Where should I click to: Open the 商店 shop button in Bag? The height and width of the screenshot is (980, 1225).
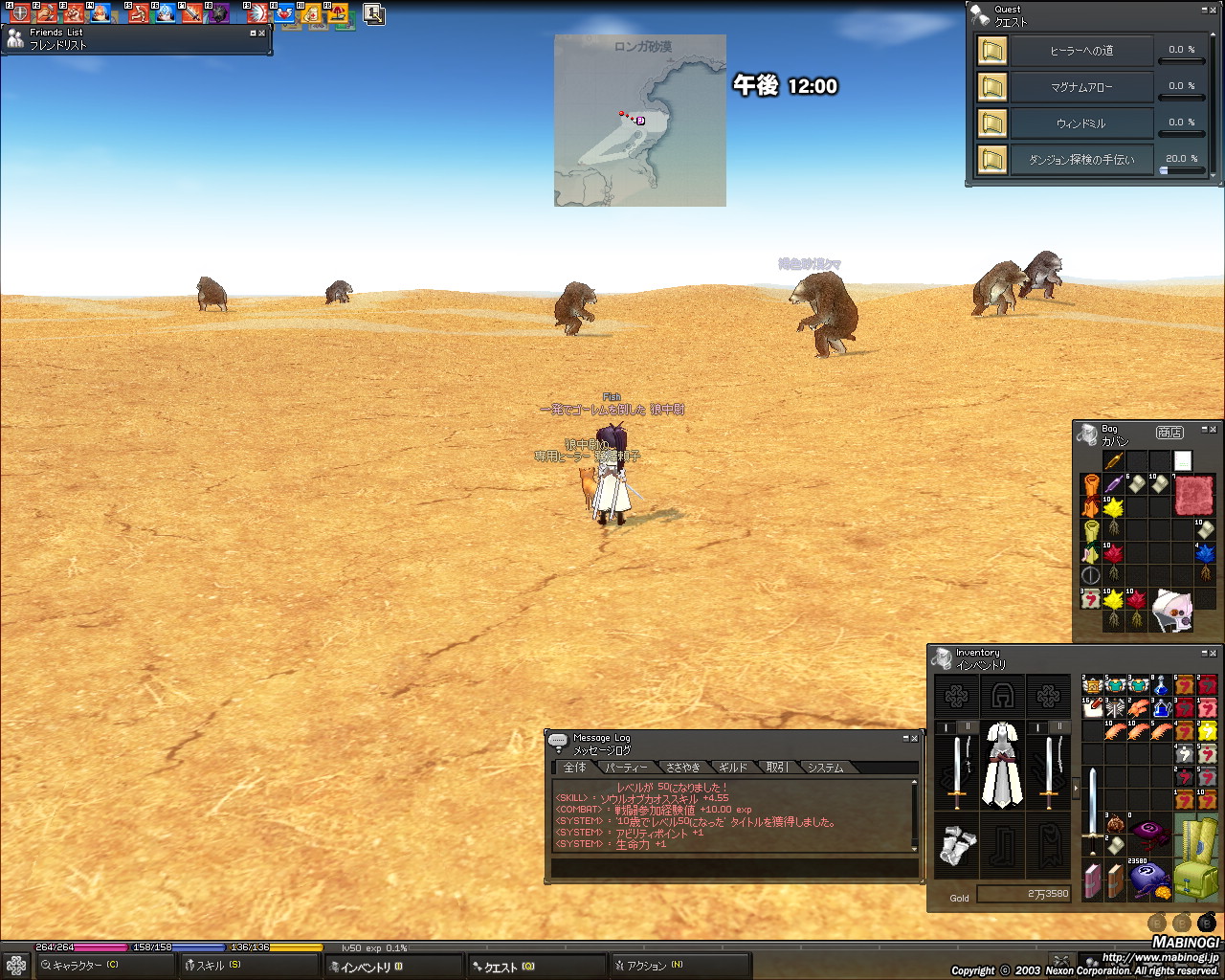tap(1169, 433)
